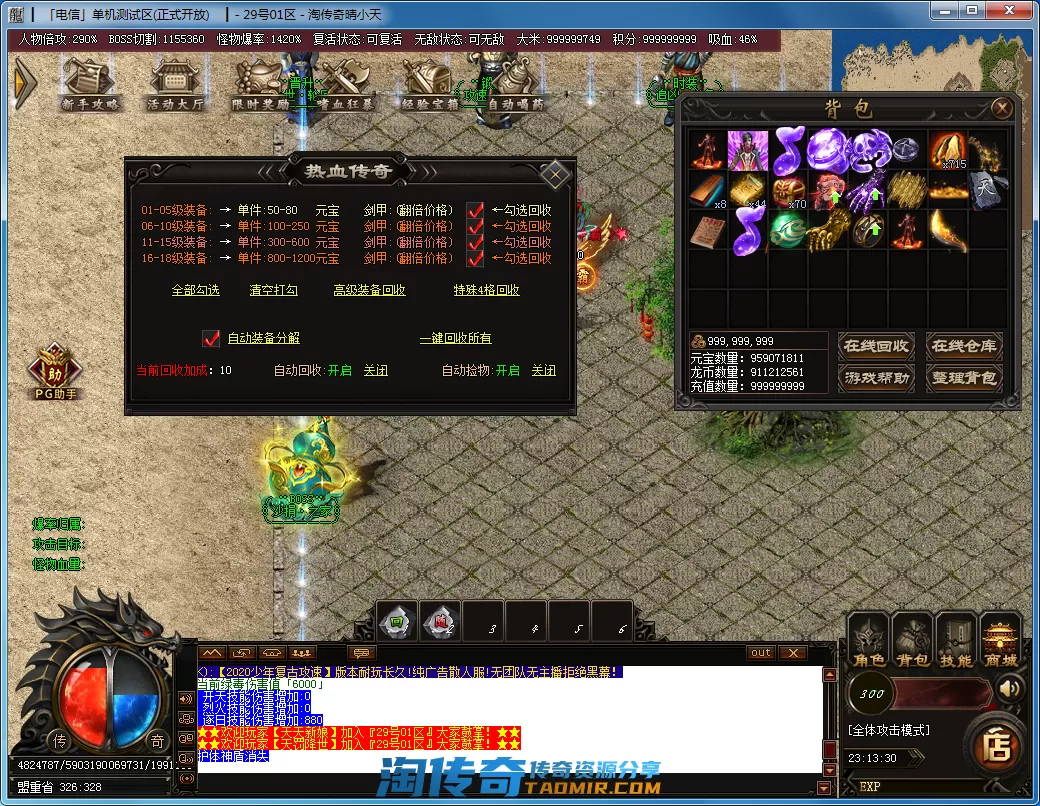Close the 热血传奇 recycle dialog
This screenshot has height=806, width=1040.
click(554, 173)
